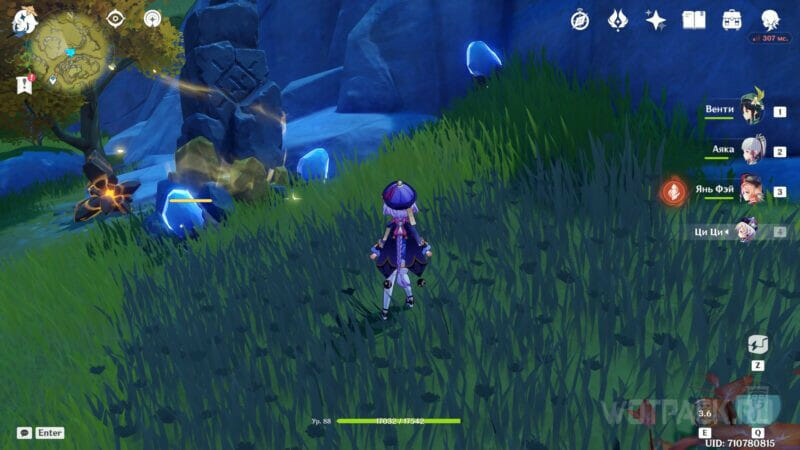Open the Adventurer Handbook book icon
Viewport: 800px width, 450px height.
(694, 20)
